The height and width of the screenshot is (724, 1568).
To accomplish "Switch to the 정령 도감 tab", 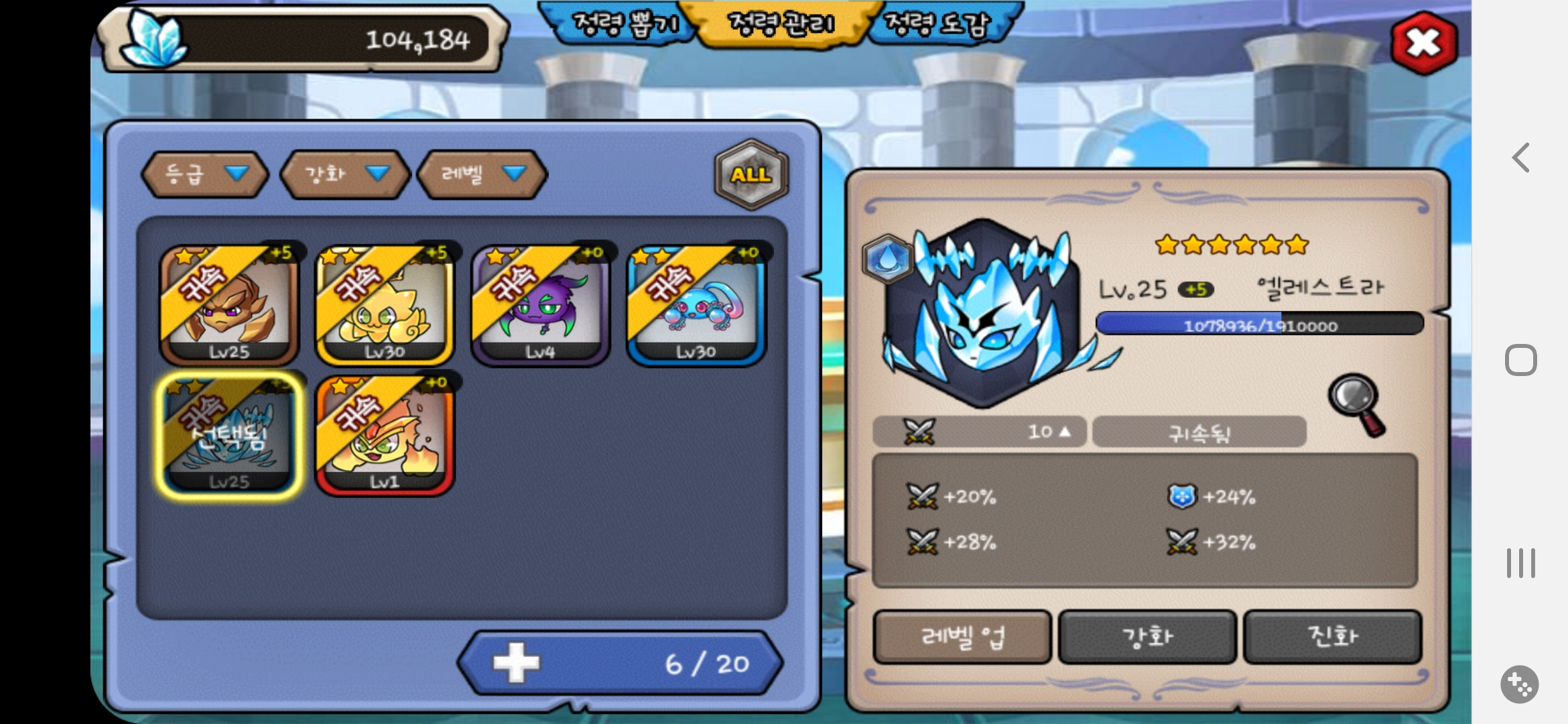I will 937,24.
